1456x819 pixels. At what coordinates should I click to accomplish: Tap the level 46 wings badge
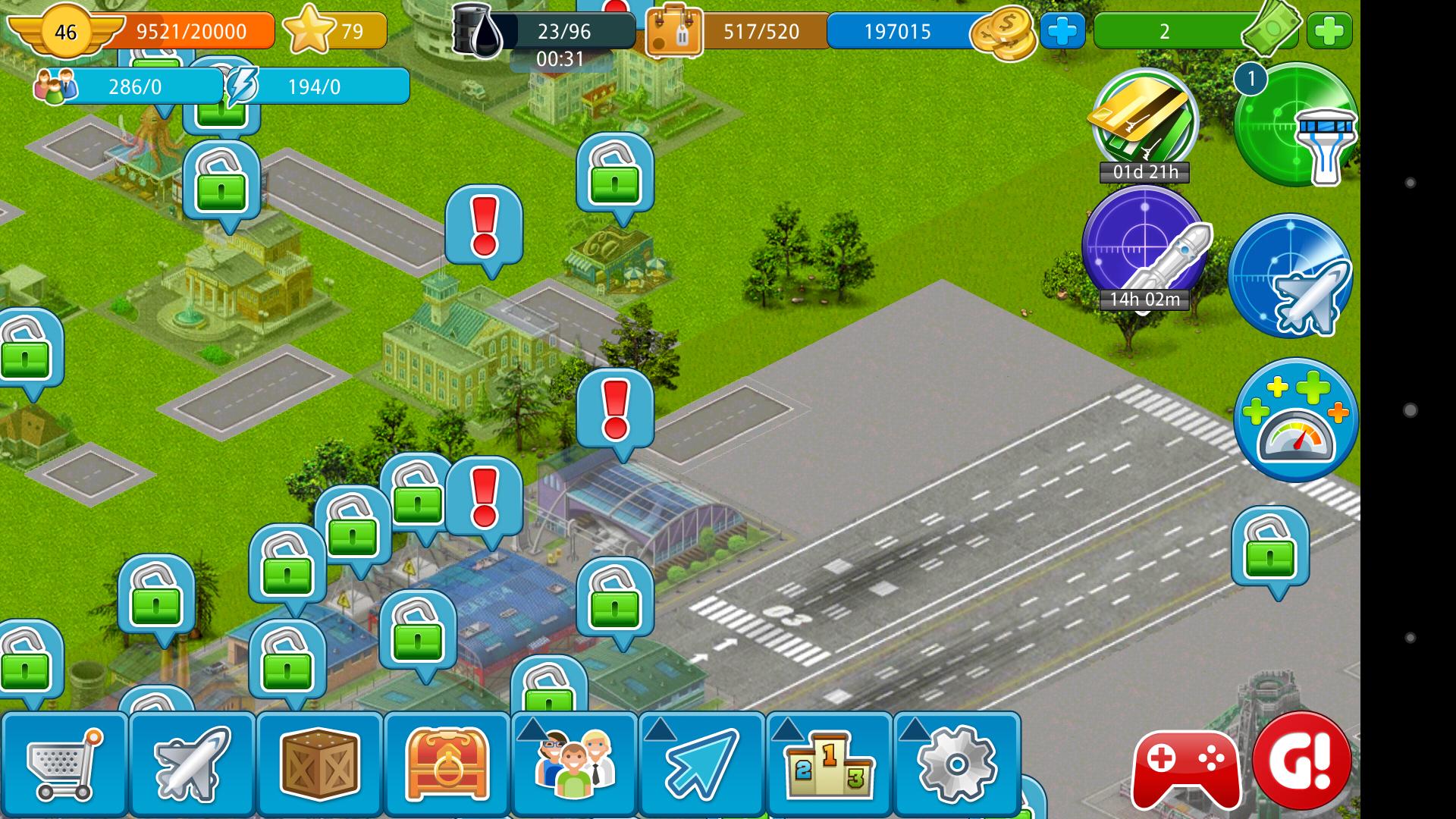pos(65,32)
